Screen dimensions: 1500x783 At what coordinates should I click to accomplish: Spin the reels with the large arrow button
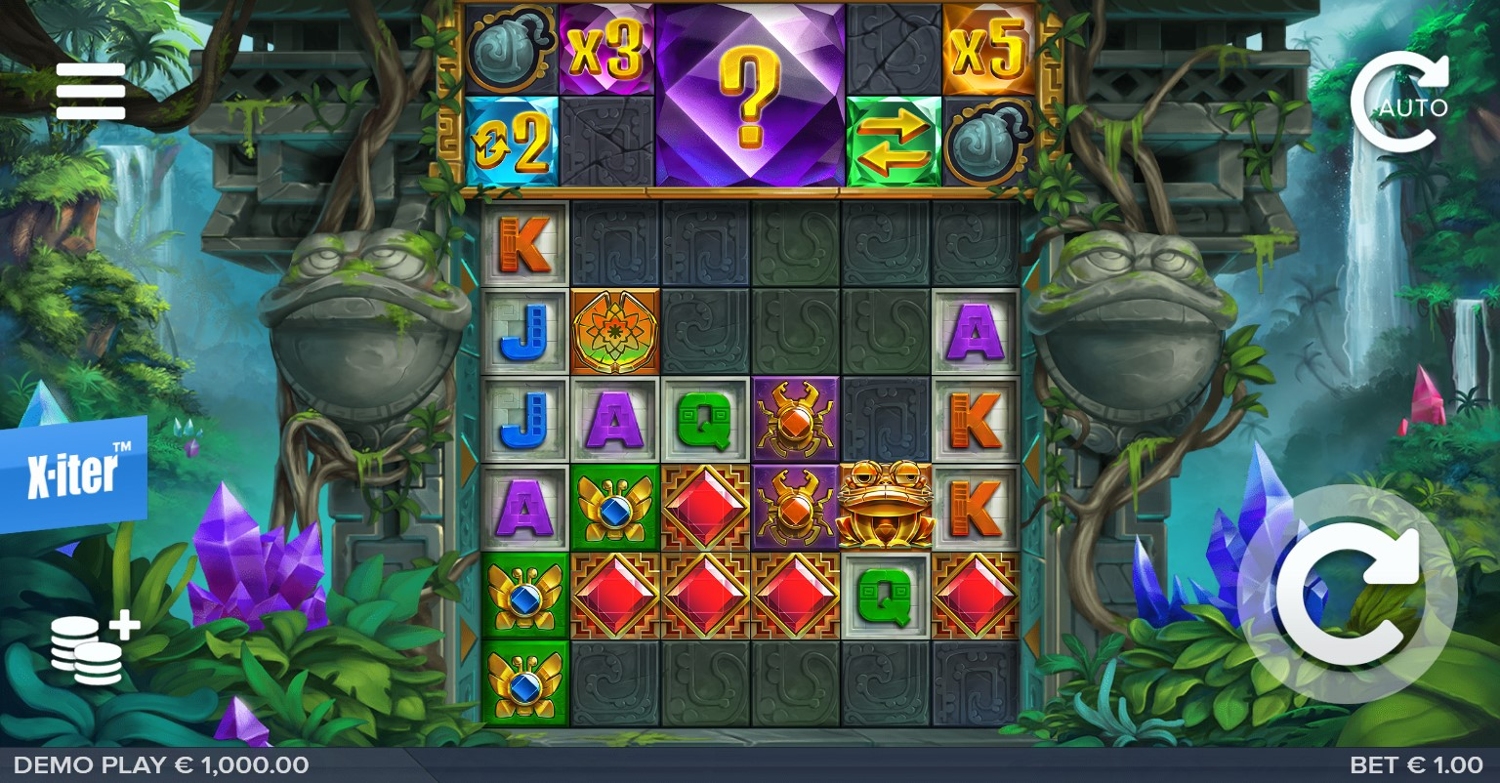(x=1347, y=594)
